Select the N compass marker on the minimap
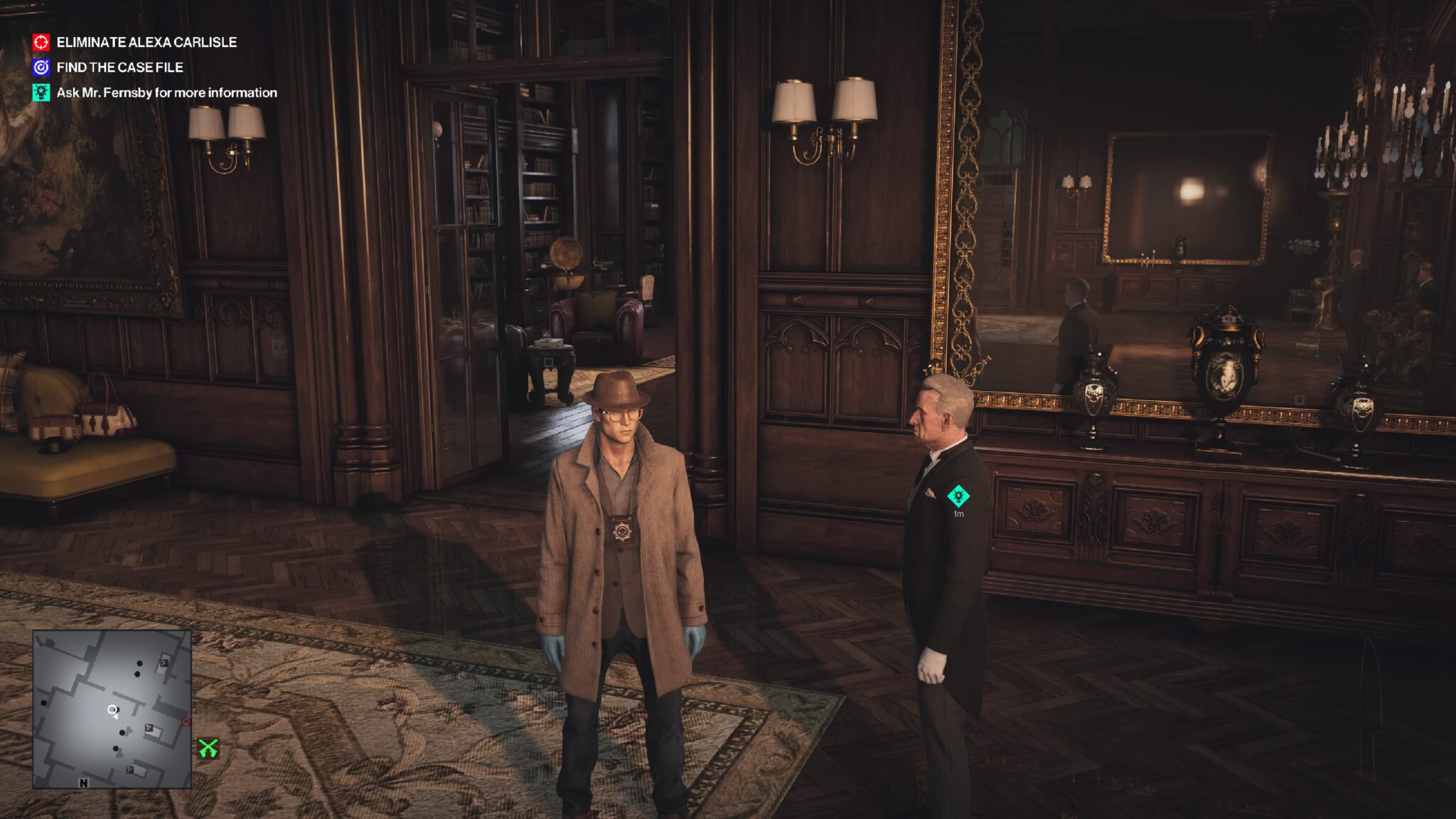1456x819 pixels. pos(83,784)
